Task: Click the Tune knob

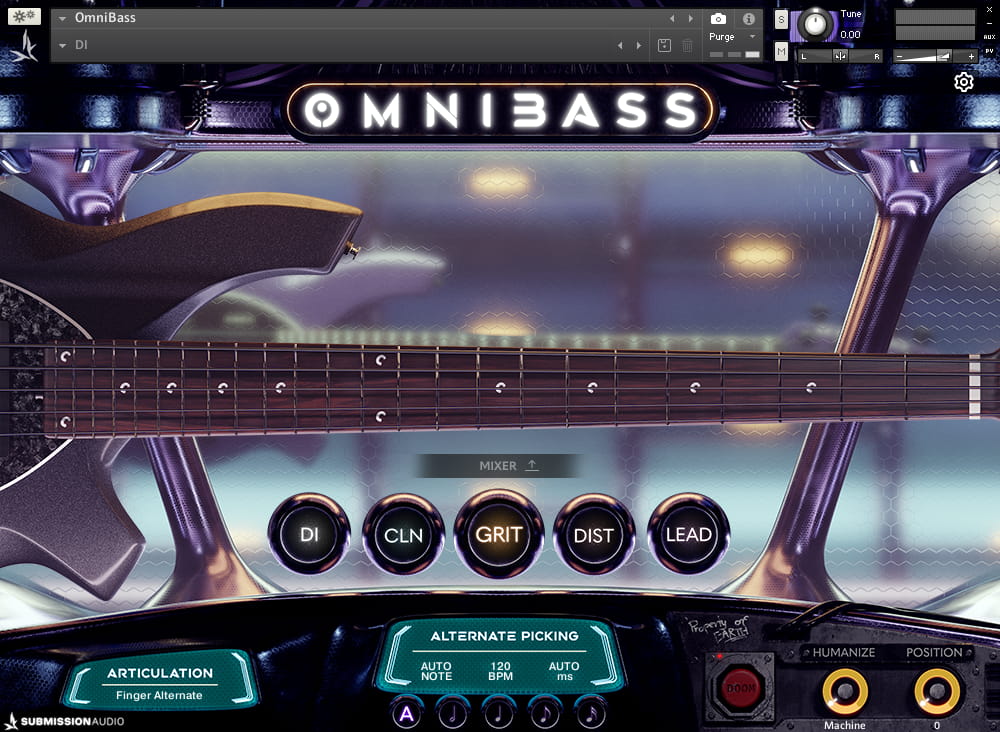Action: point(817,23)
